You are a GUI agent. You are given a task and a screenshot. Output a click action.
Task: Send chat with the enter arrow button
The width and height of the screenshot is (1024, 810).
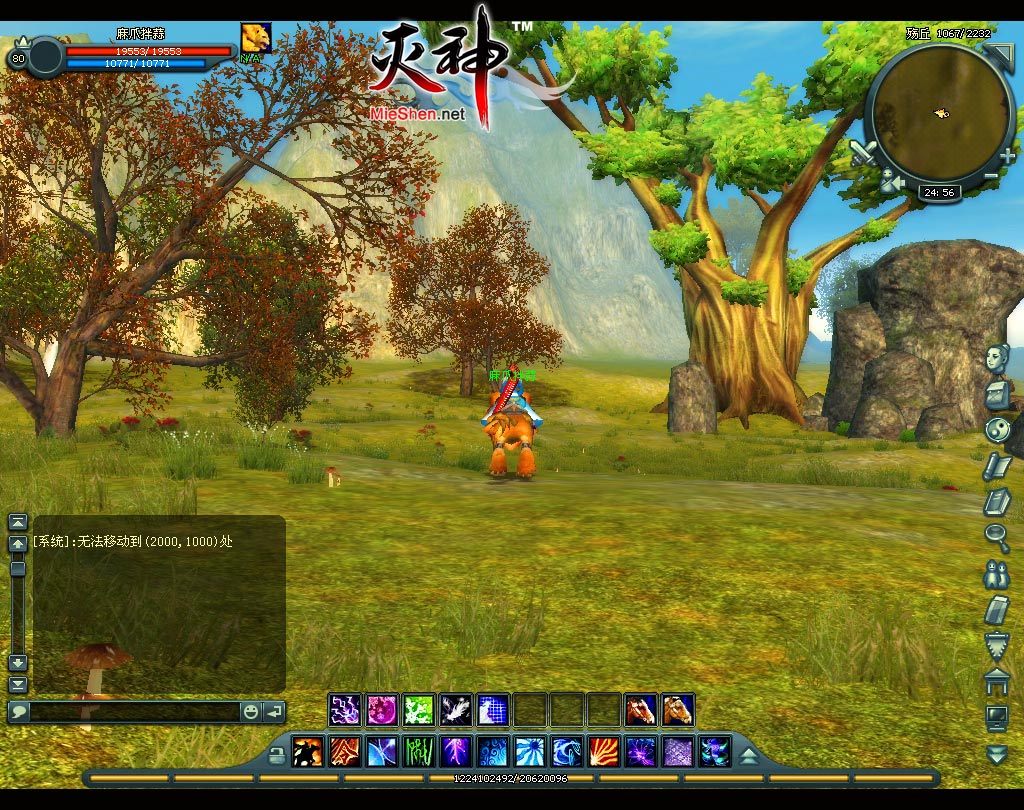click(x=273, y=712)
